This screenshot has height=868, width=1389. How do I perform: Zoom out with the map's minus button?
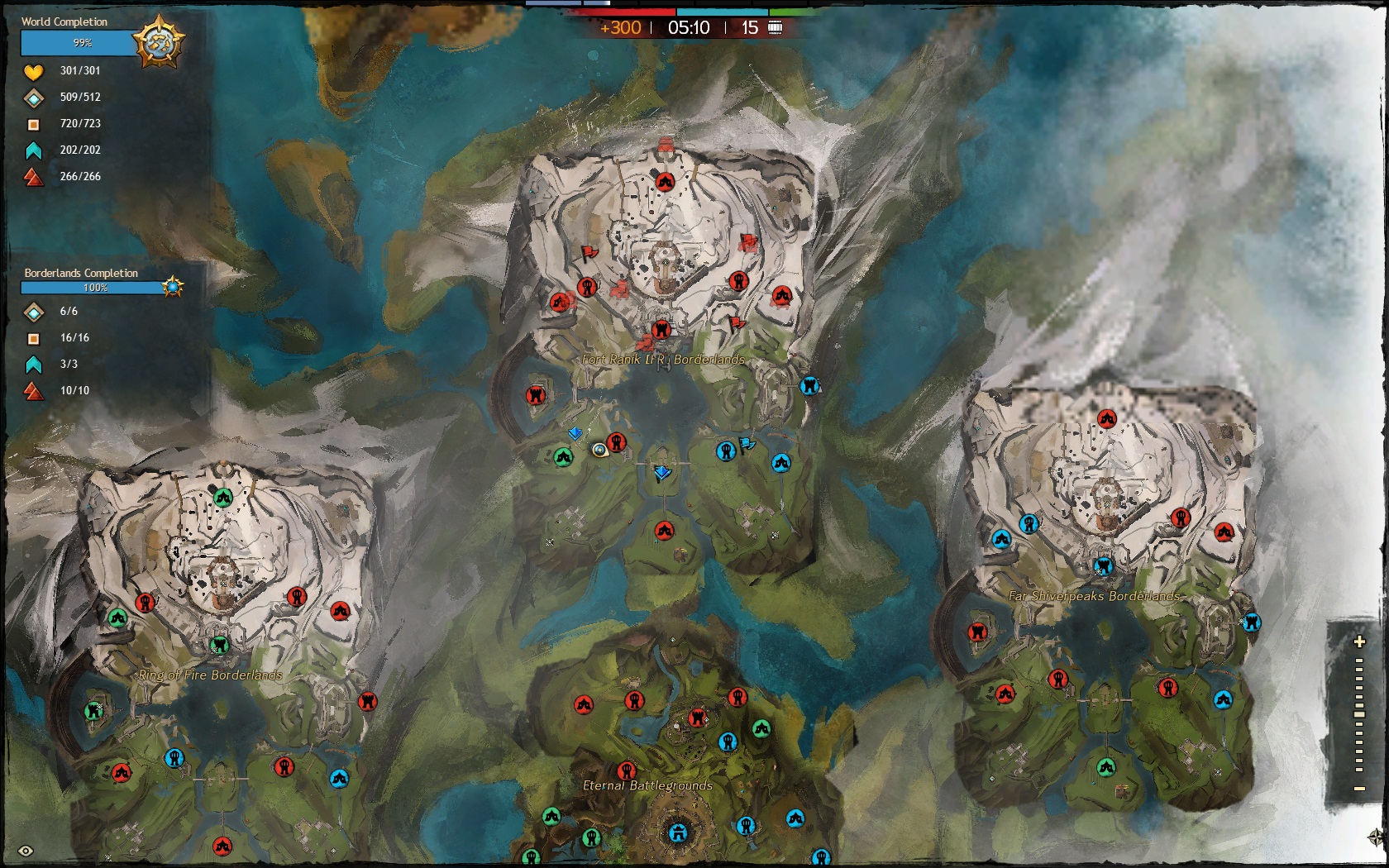click(1358, 789)
